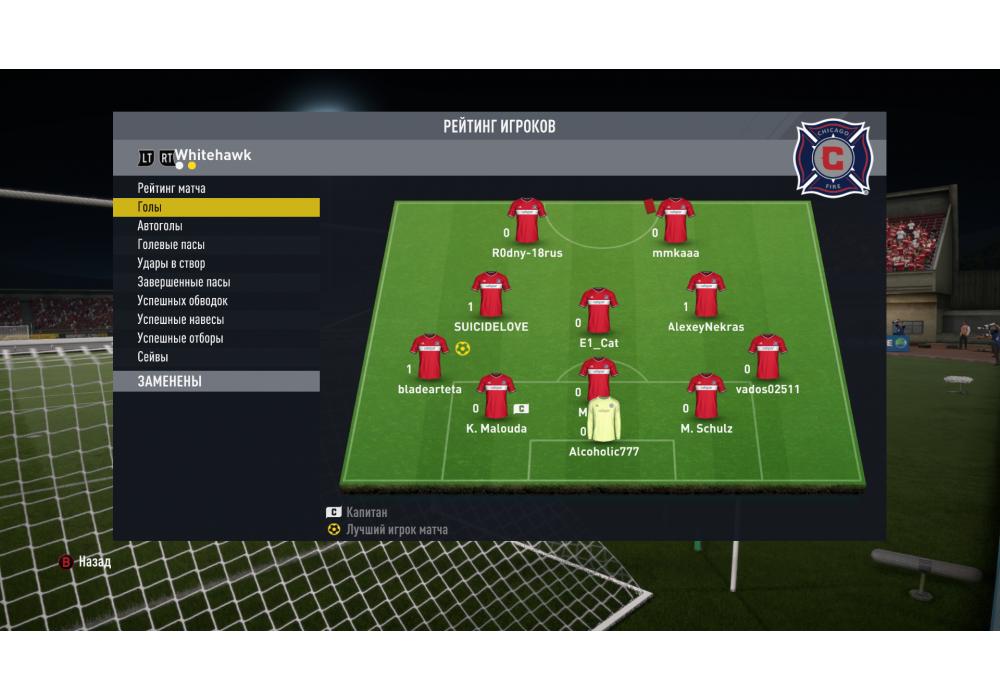Choose goalkeeper Alcoholic777
This screenshot has height=700, width=1000.
click(603, 421)
